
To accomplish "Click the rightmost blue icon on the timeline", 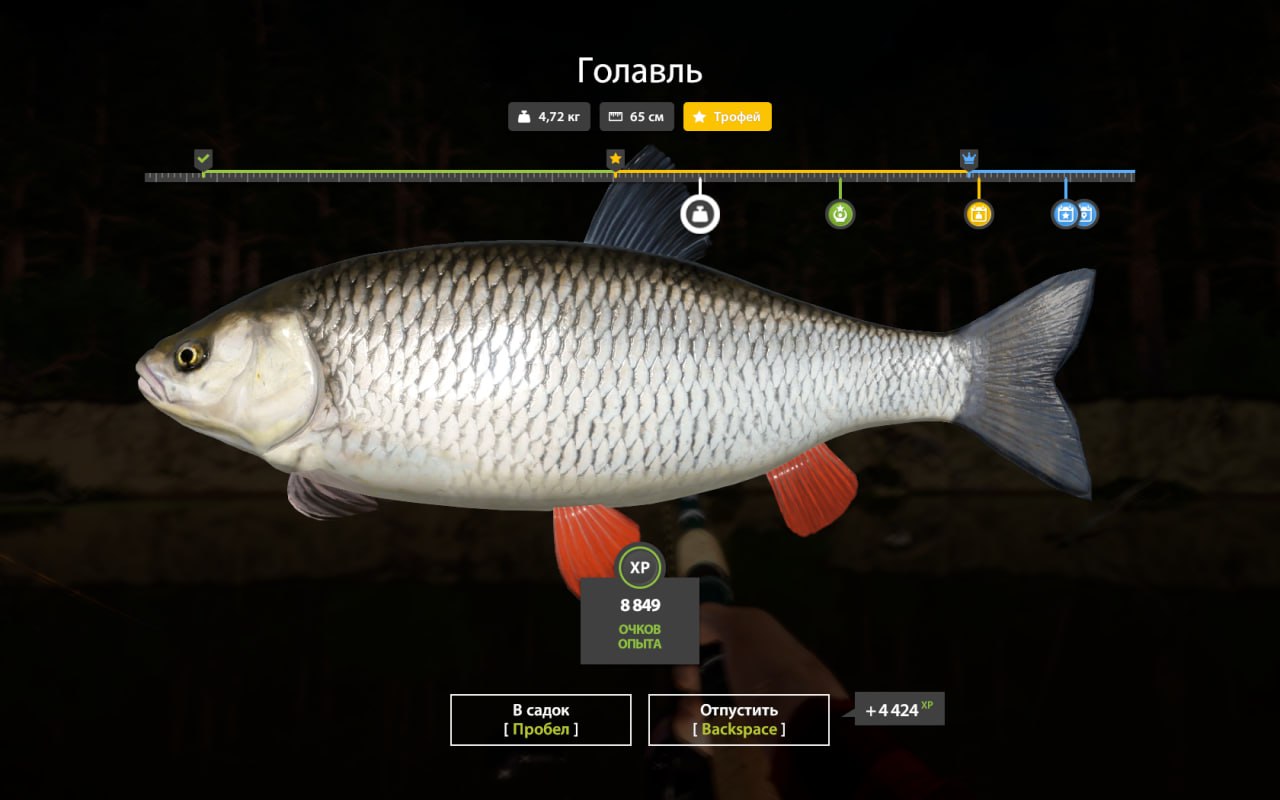I will click(x=1084, y=213).
